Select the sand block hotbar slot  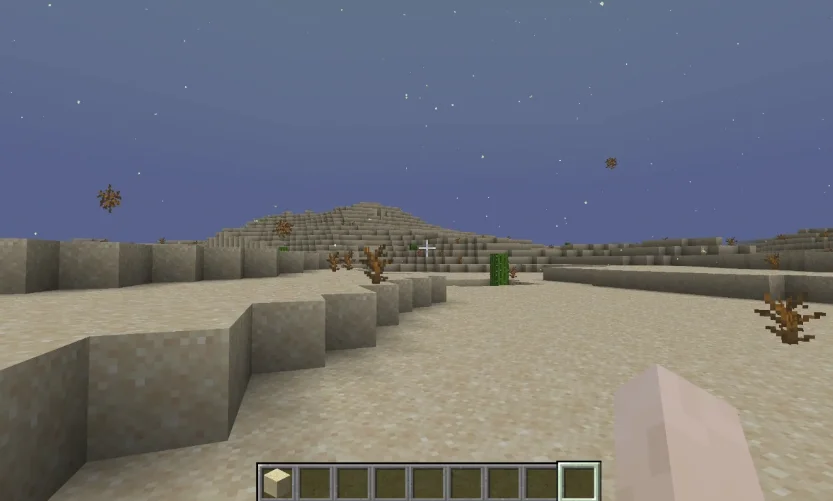point(278,483)
